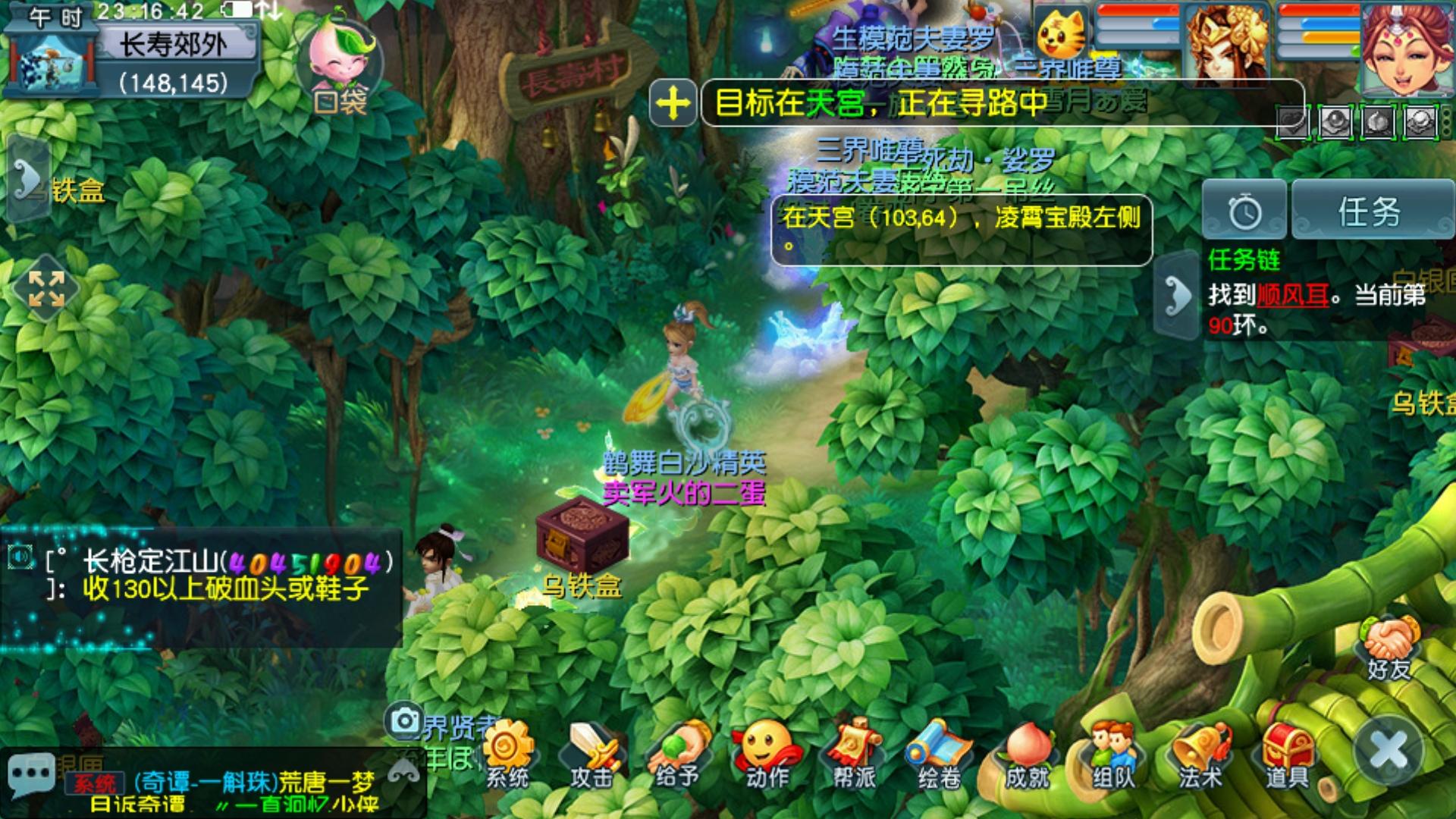Open the 给予 give menu
This screenshot has height=819, width=1456.
coord(679,754)
